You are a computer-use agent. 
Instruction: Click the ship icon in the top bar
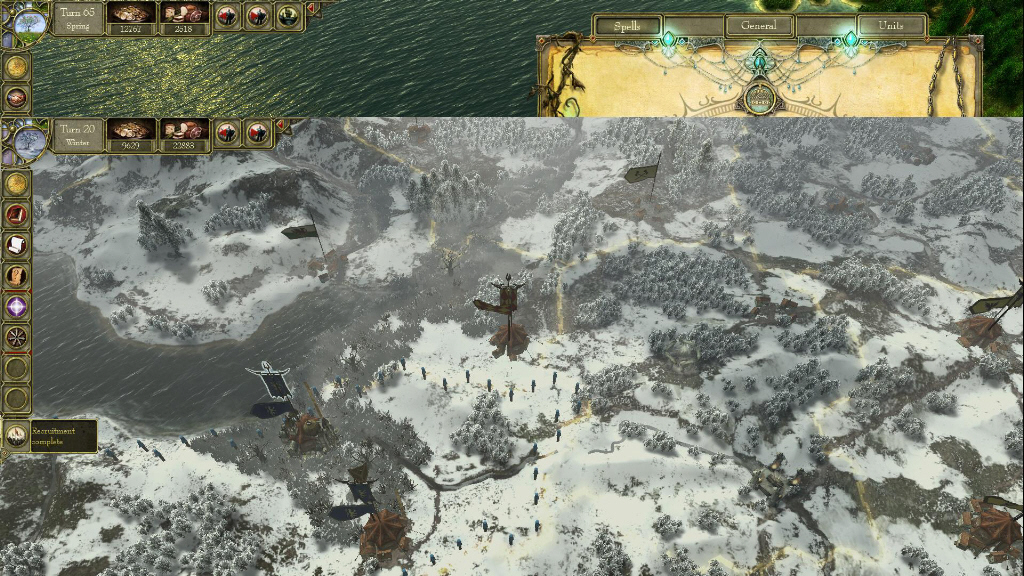pyautogui.click(x=291, y=16)
